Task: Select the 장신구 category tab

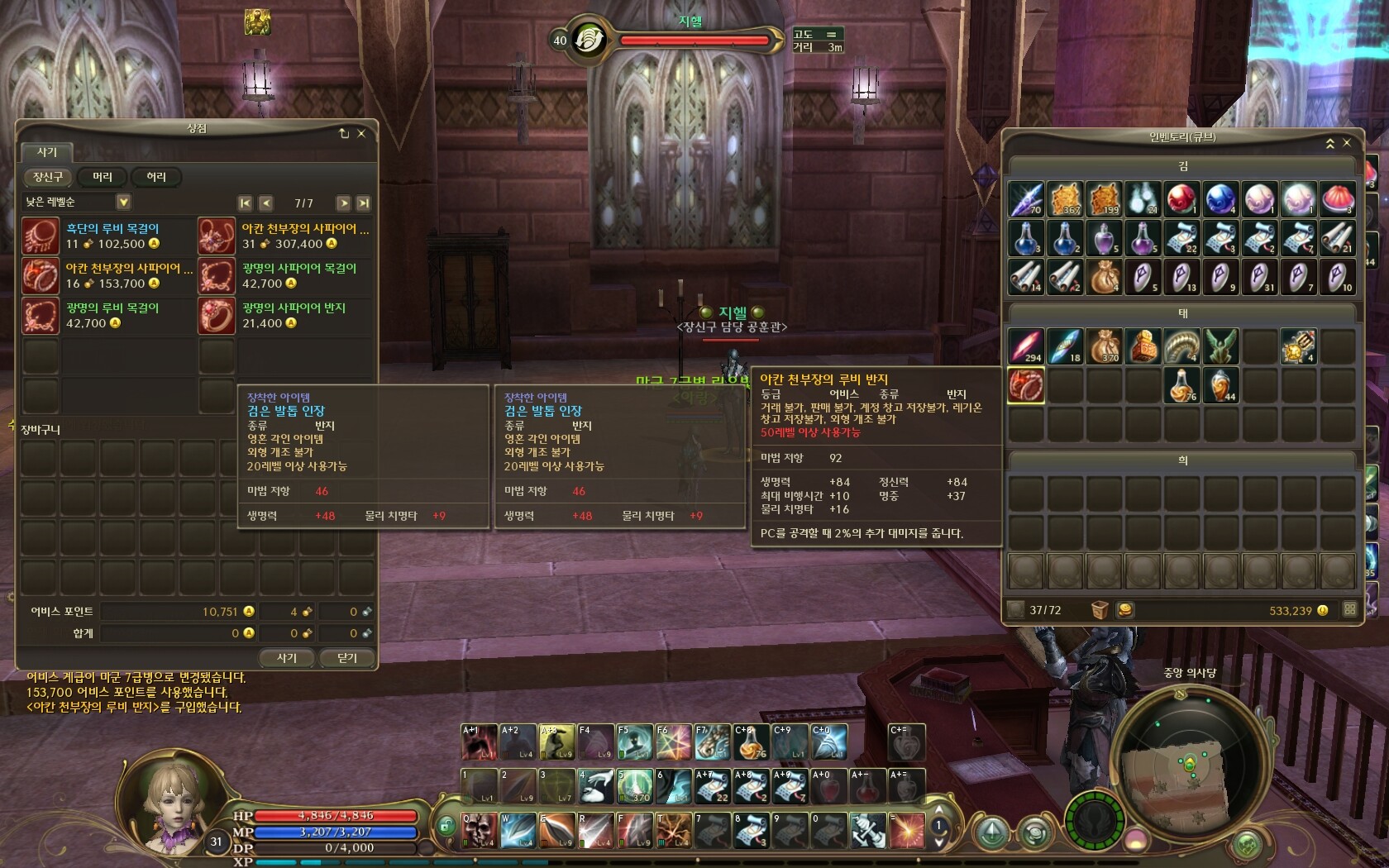Action: [48, 177]
